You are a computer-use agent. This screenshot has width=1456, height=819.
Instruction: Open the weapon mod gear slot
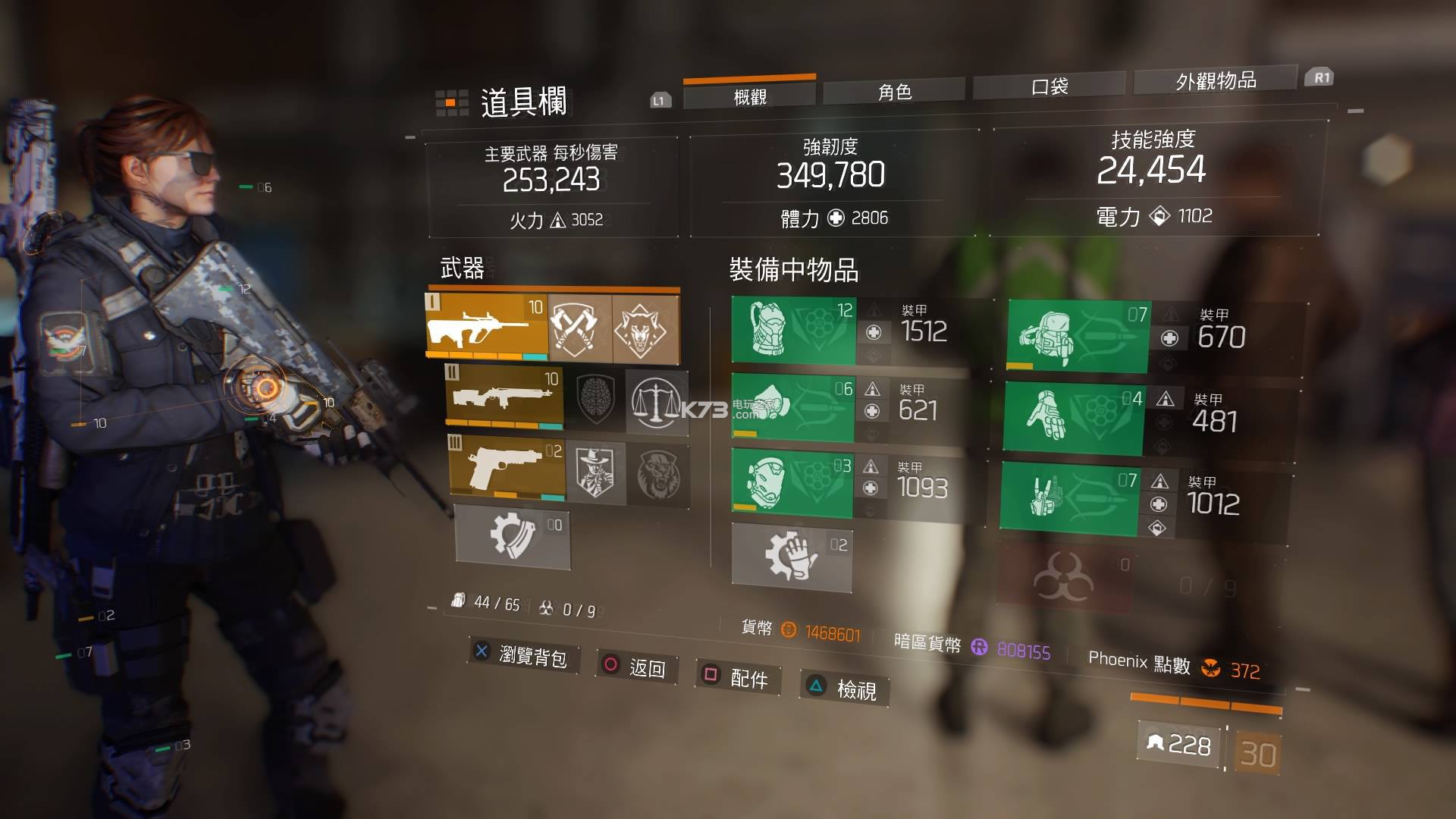(x=512, y=536)
